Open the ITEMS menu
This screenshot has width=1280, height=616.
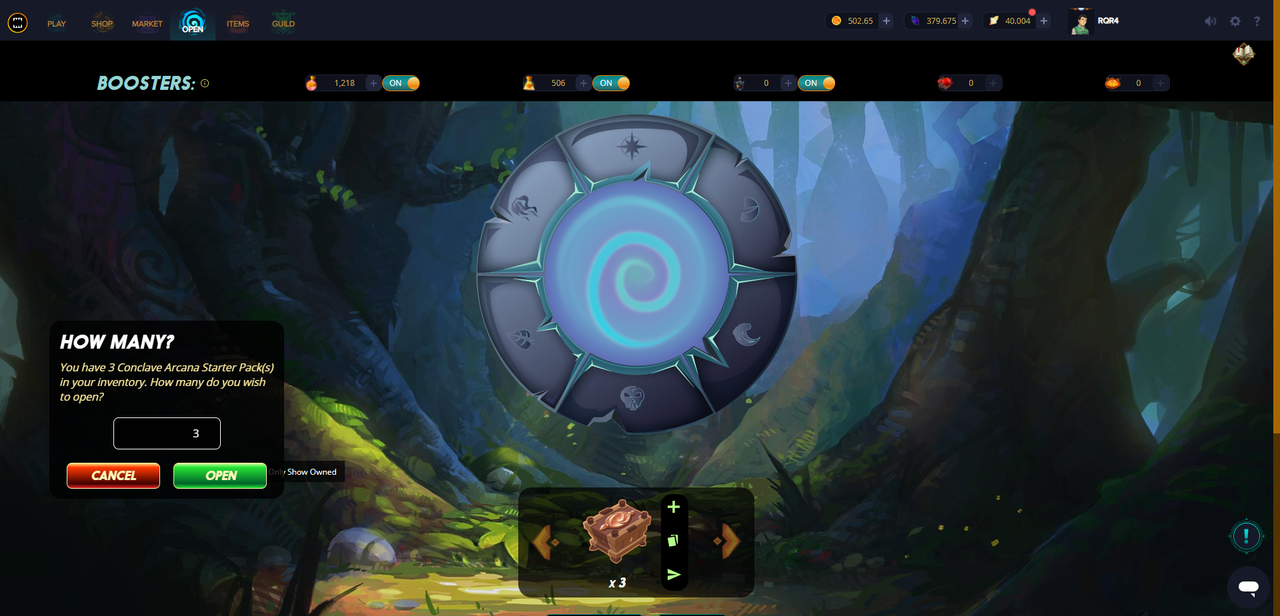[x=238, y=23]
